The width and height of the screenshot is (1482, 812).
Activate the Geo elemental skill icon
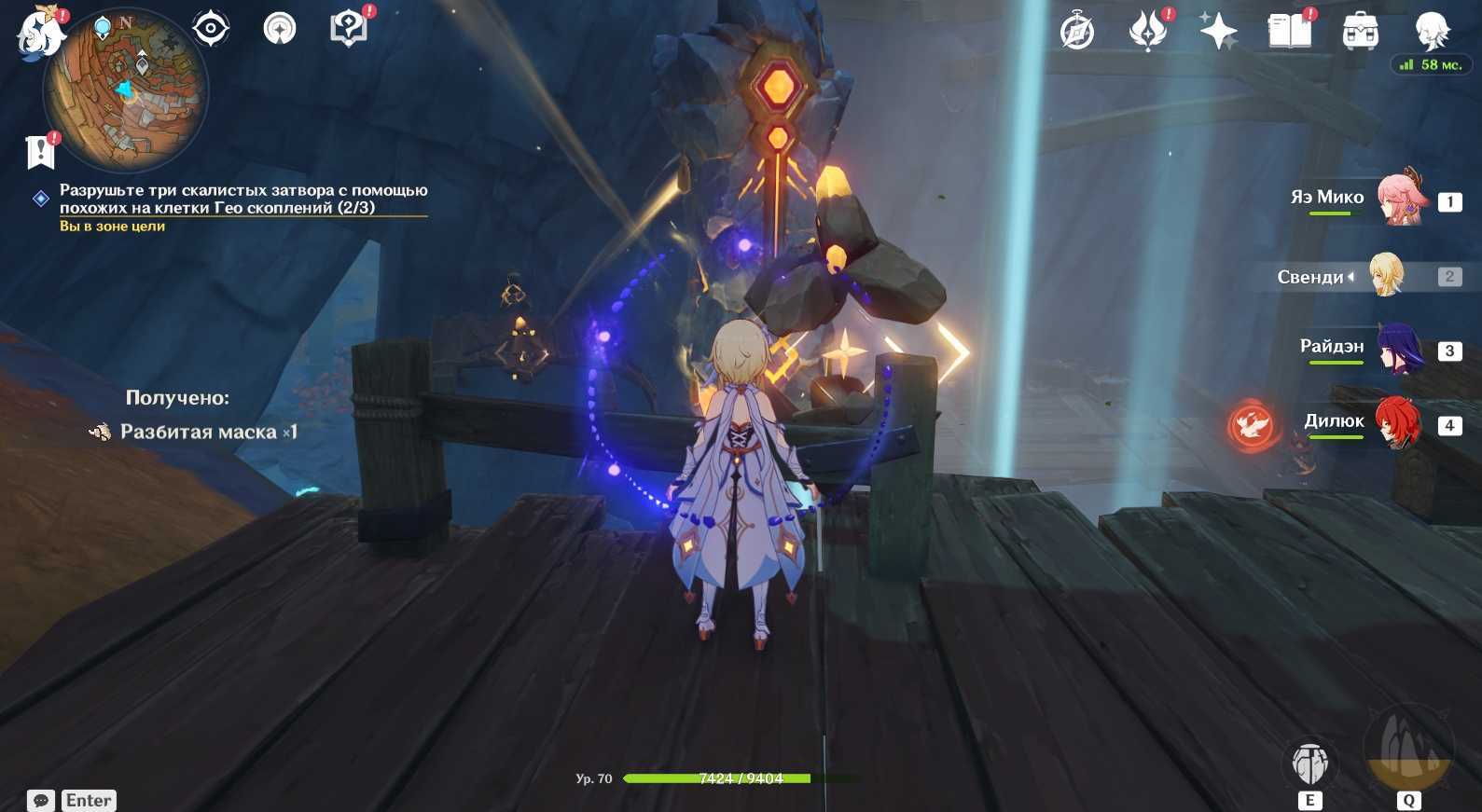pos(1310,764)
